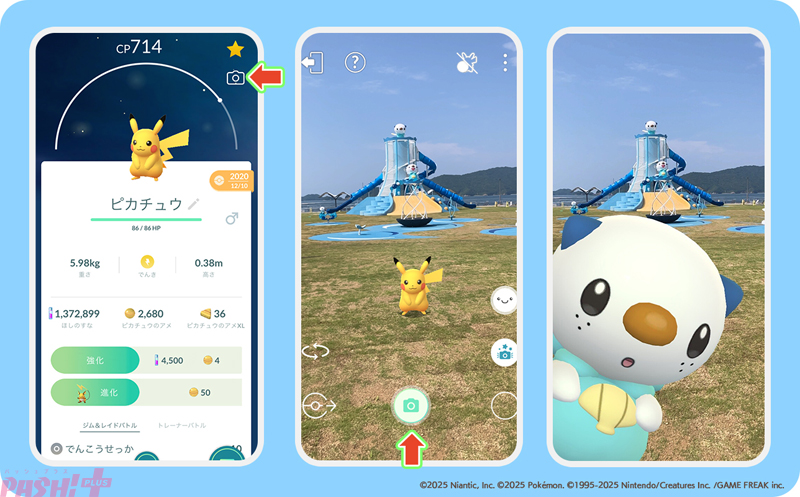This screenshot has width=800, height=497.
Task: Tap the 進化 evolve button
Action: coord(95,391)
